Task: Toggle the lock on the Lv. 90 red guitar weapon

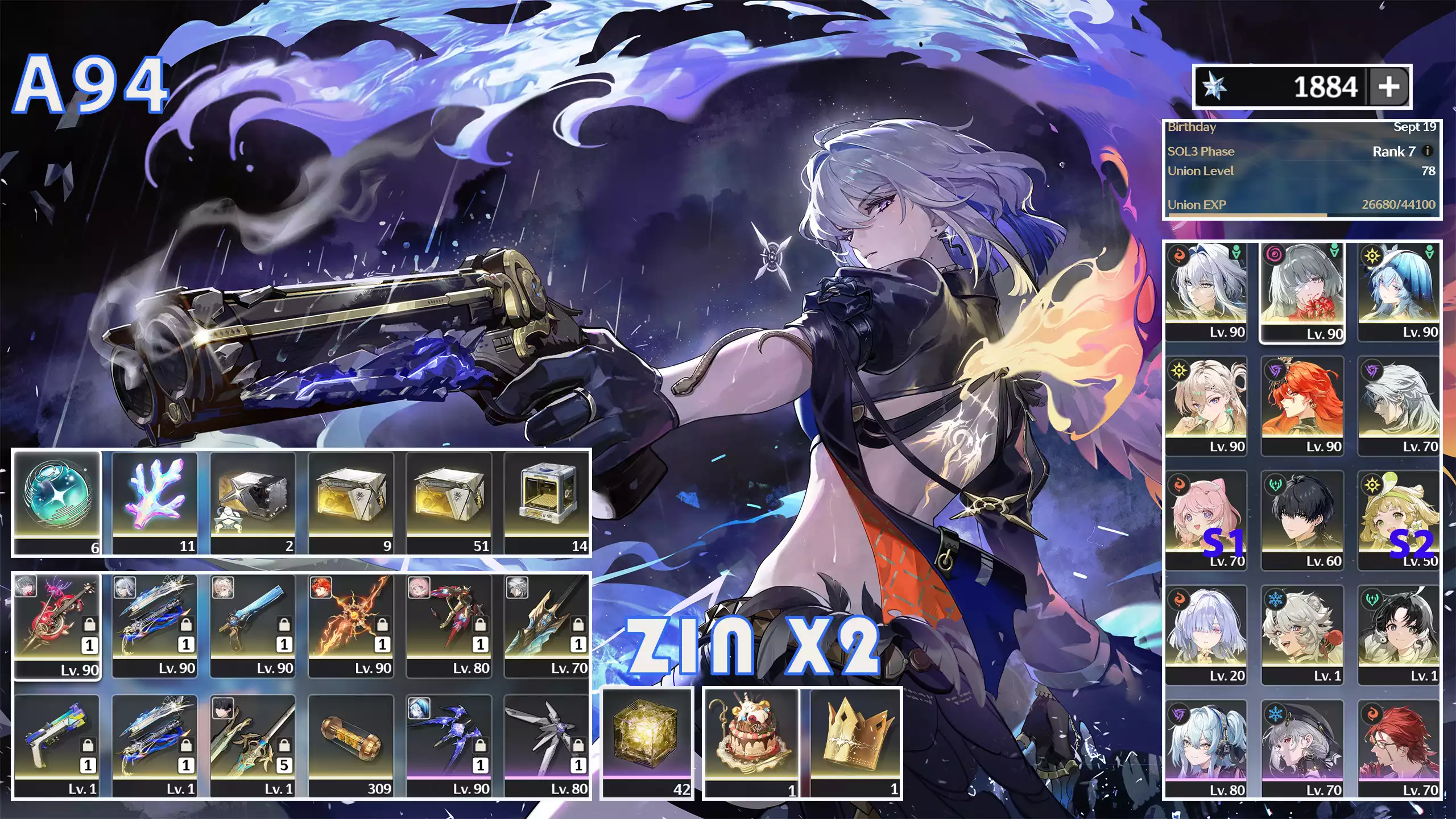Action: point(89,623)
